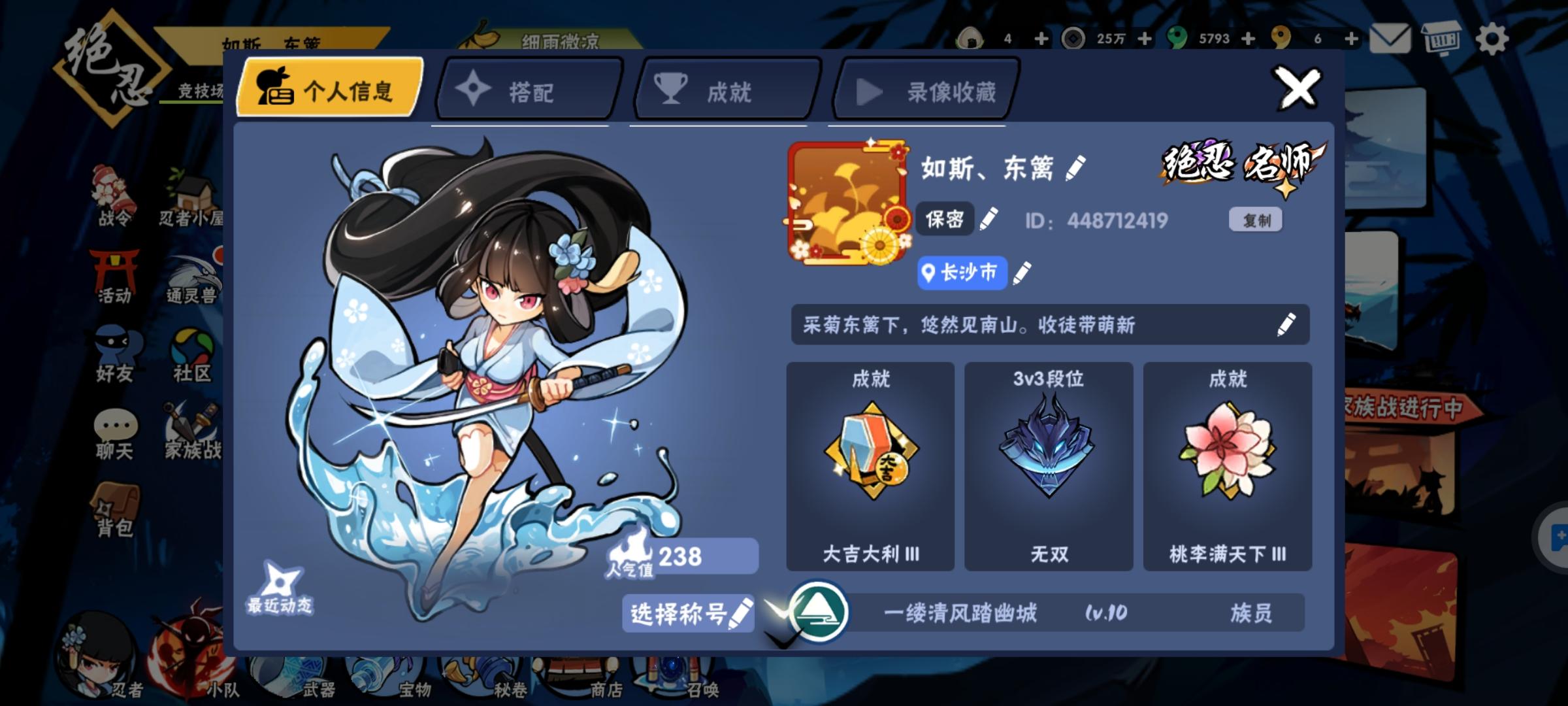Open the 召唤 summon menu at bottom
The image size is (1568, 706).
pyautogui.click(x=687, y=680)
